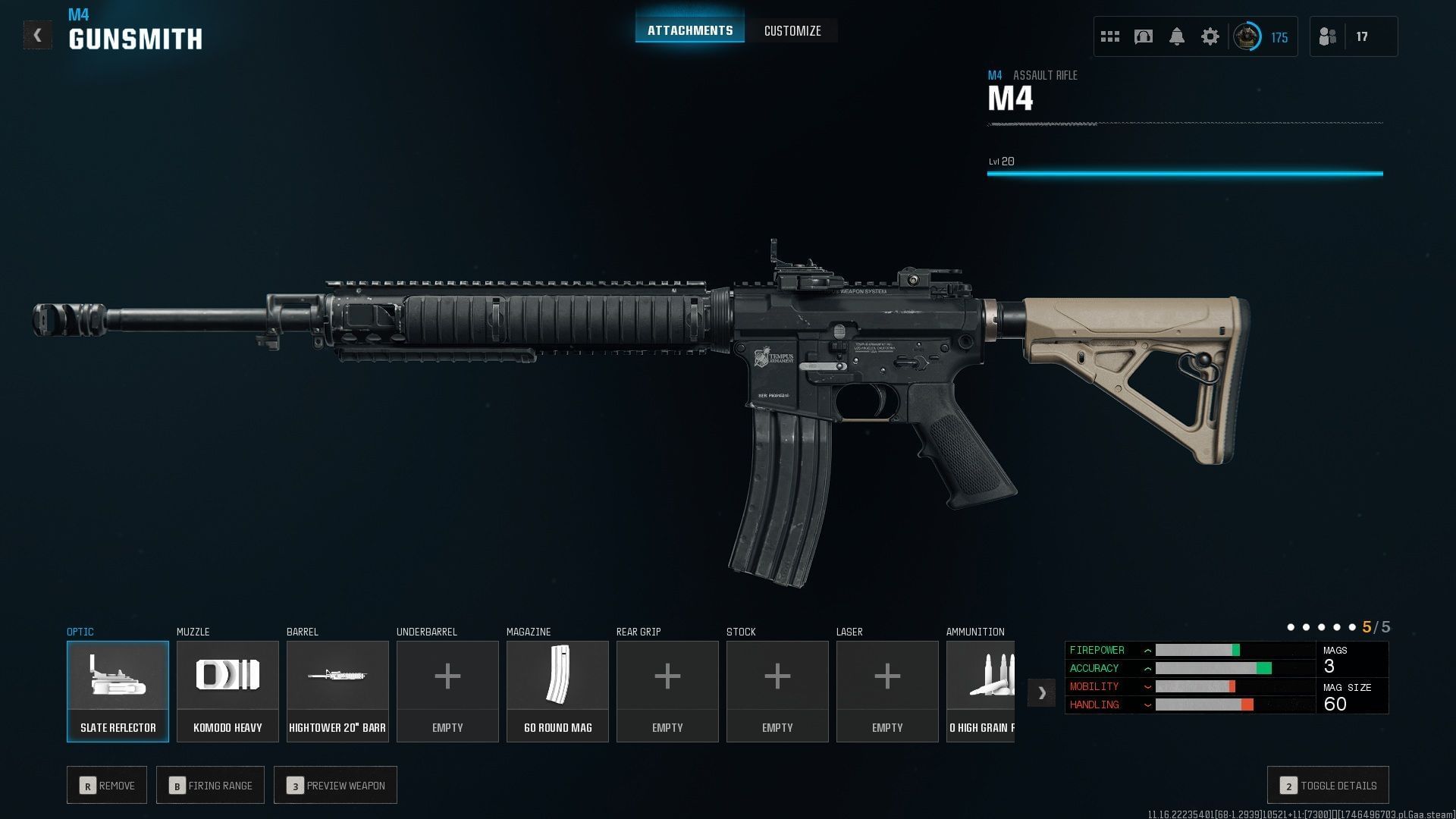Viewport: 1456px width, 819px height.
Task: Click the Firing Range button
Action: (210, 786)
